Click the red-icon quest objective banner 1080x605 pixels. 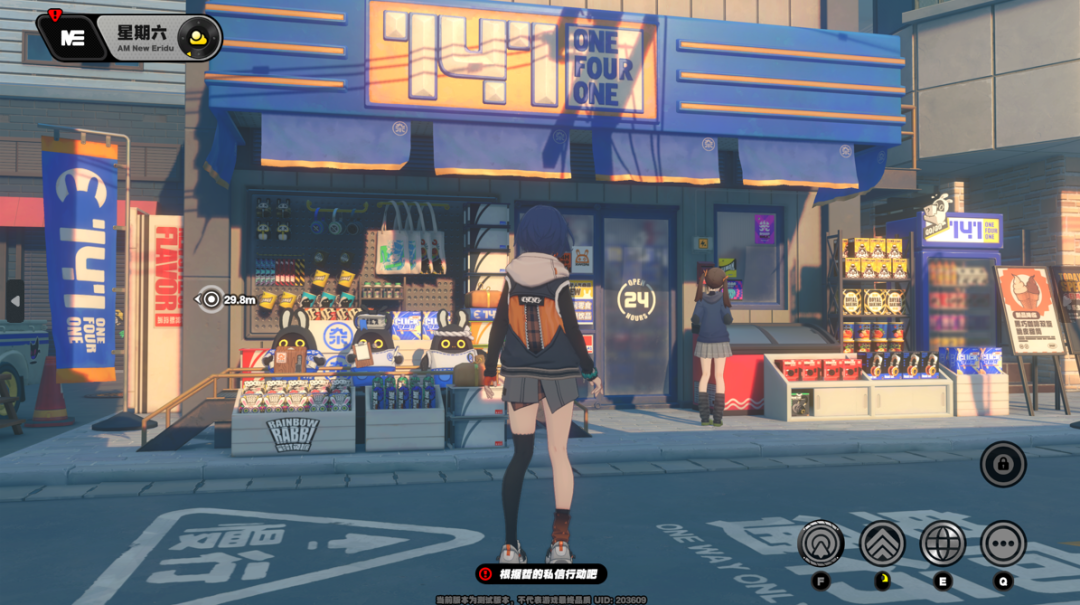tap(541, 574)
